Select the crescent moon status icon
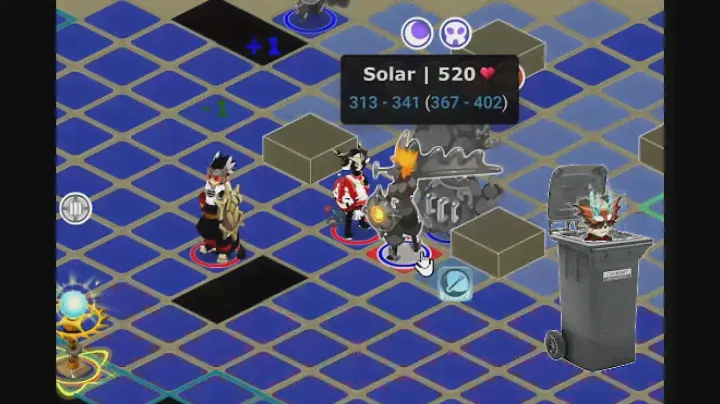The width and height of the screenshot is (720, 404). click(x=417, y=33)
